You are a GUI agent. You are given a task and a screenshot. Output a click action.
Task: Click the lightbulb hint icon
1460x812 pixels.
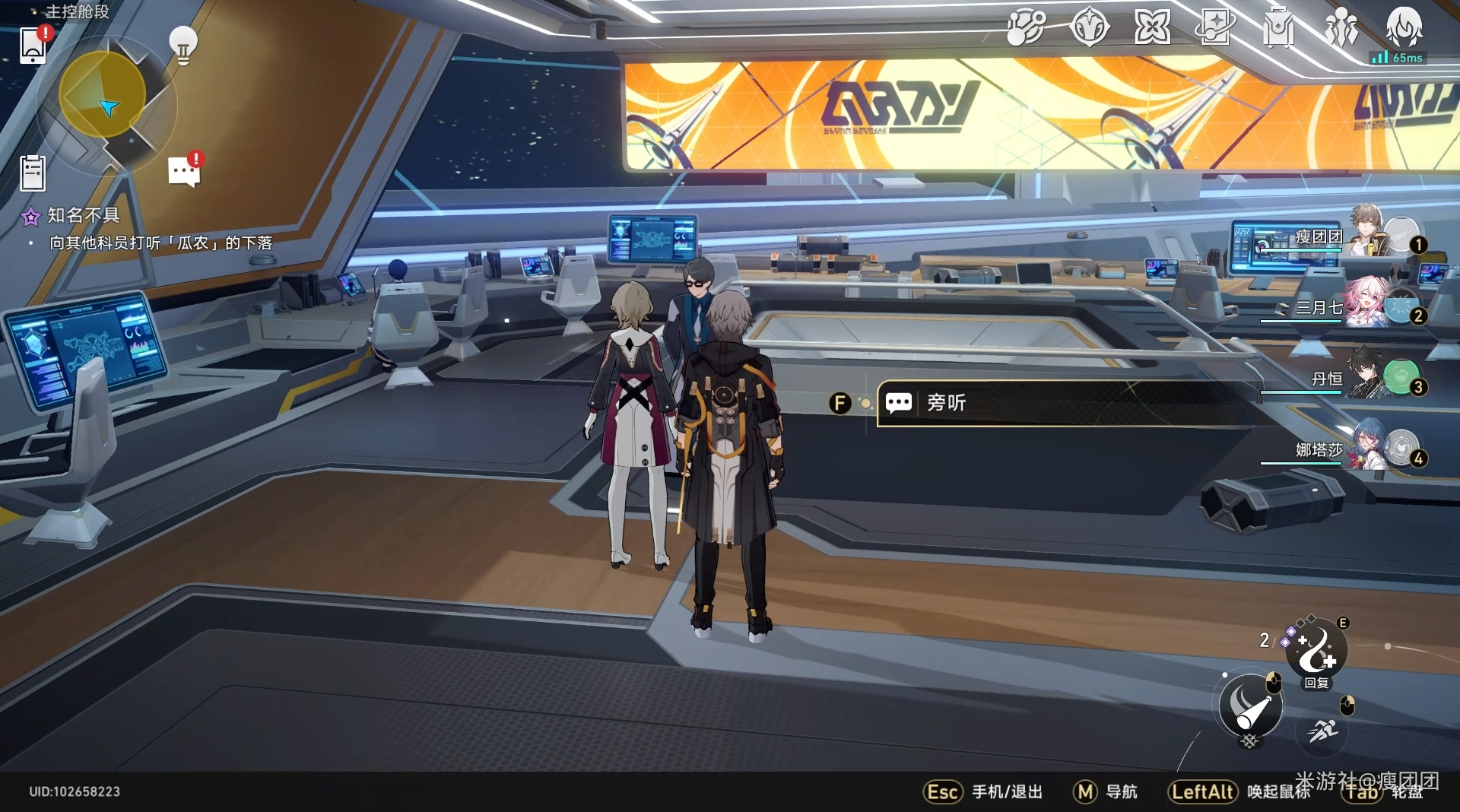click(x=182, y=44)
